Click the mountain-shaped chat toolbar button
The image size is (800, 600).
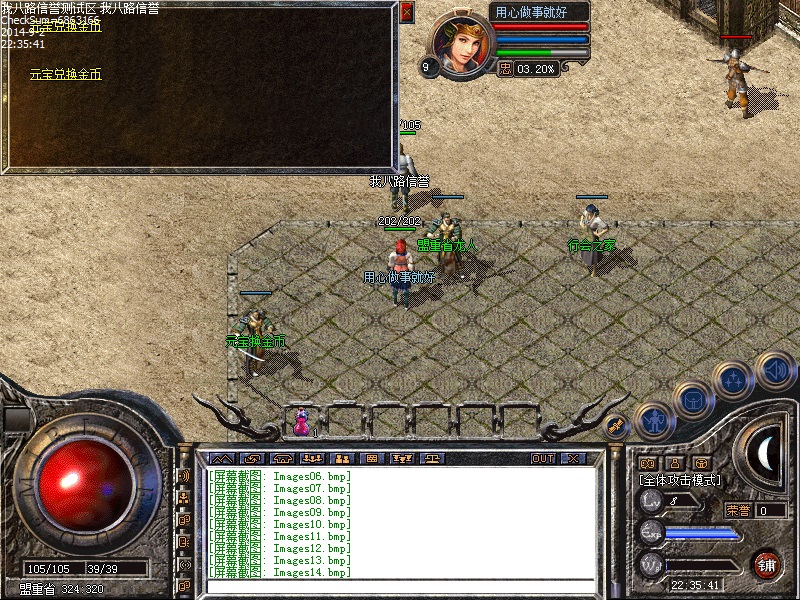[x=219, y=458]
